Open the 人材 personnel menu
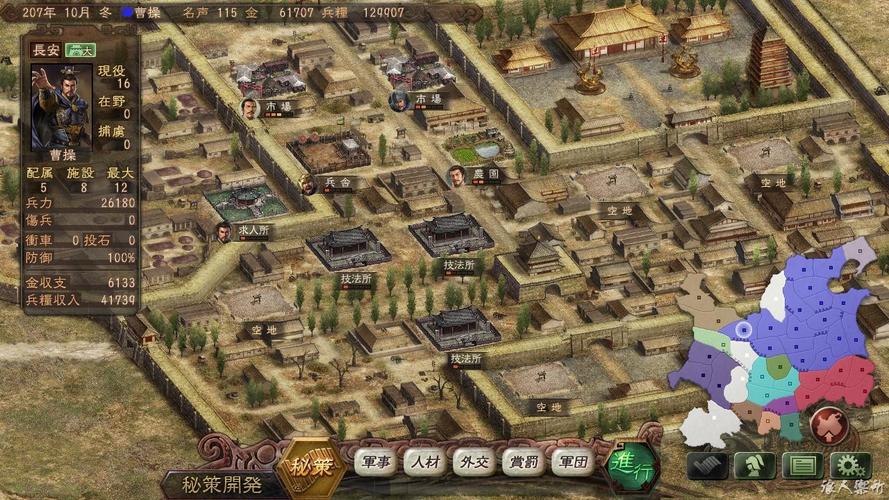 424,462
